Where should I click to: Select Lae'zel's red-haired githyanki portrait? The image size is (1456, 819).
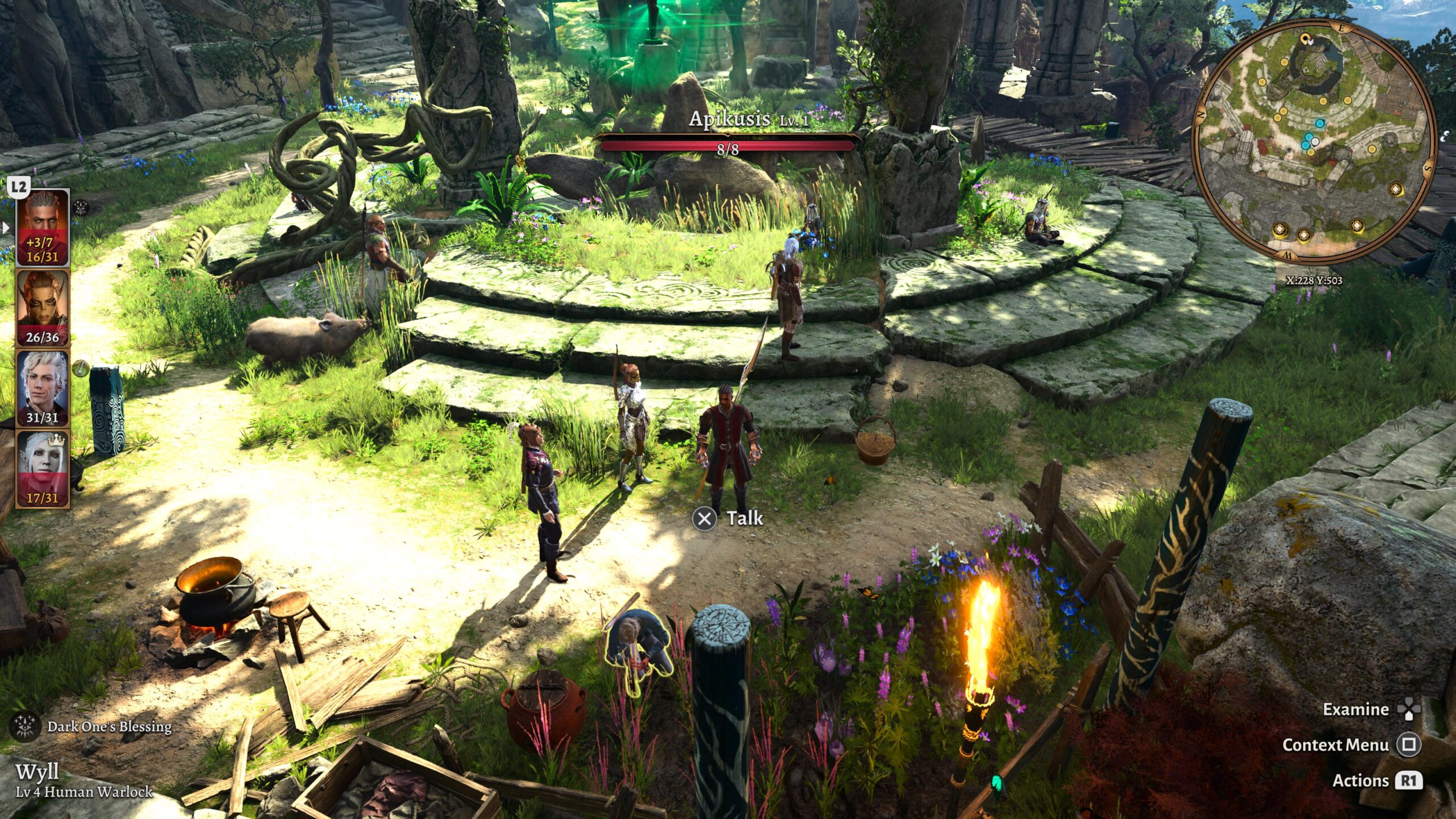[42, 308]
